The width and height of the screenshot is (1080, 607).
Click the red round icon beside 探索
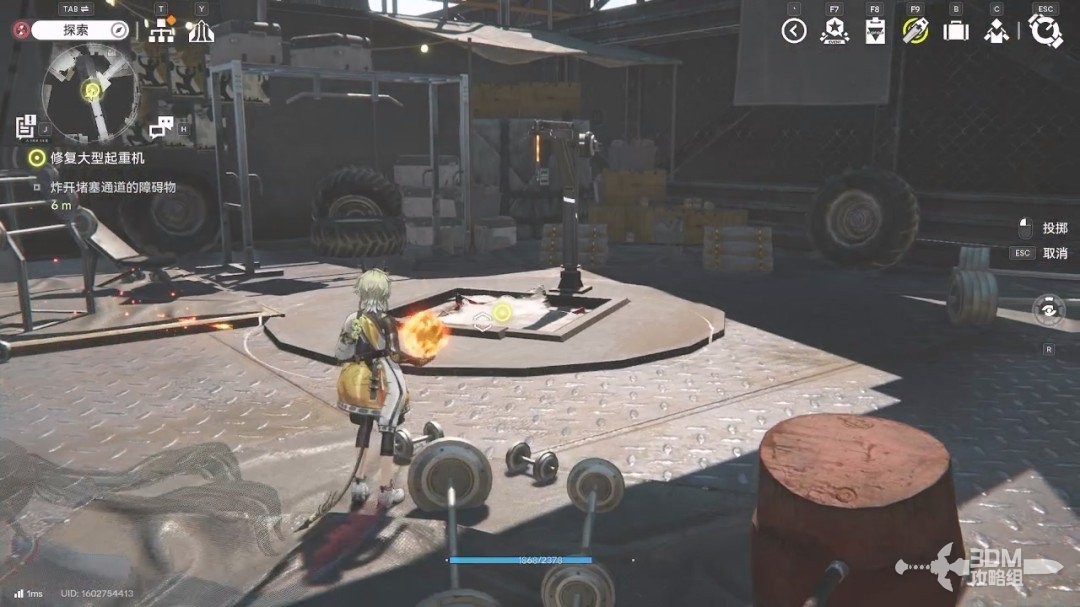19,30
